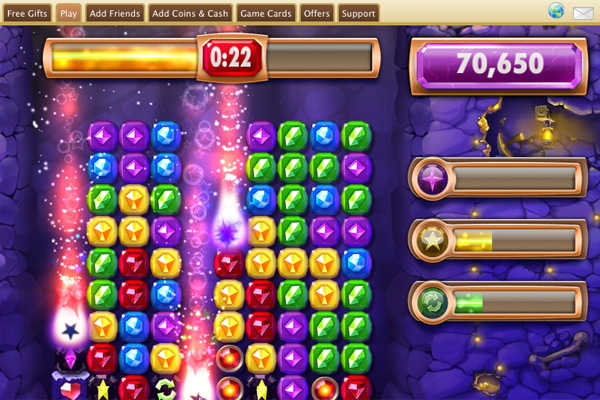Viewport: 600px width, 400px height.
Task: Open the Add Friends tab
Action: pyautogui.click(x=113, y=13)
